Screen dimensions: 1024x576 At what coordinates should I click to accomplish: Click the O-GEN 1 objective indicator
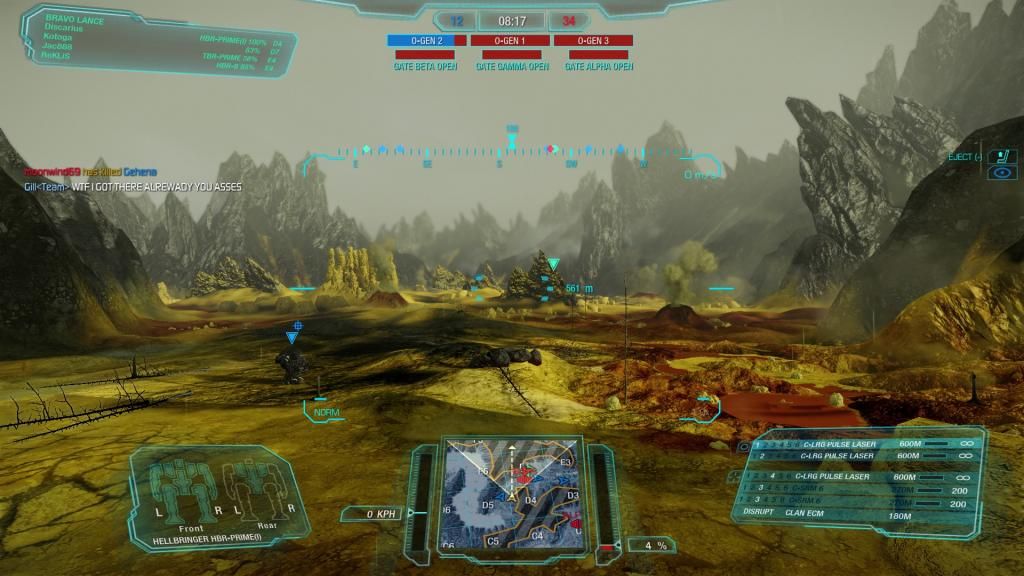[x=510, y=41]
